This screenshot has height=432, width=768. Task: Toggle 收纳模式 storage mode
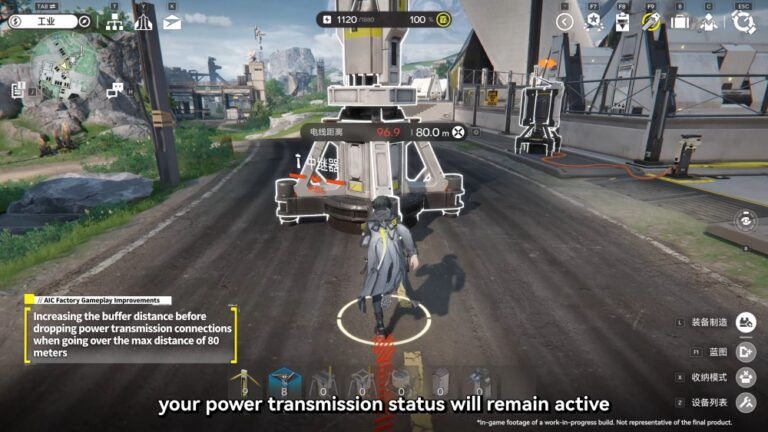pos(745,377)
